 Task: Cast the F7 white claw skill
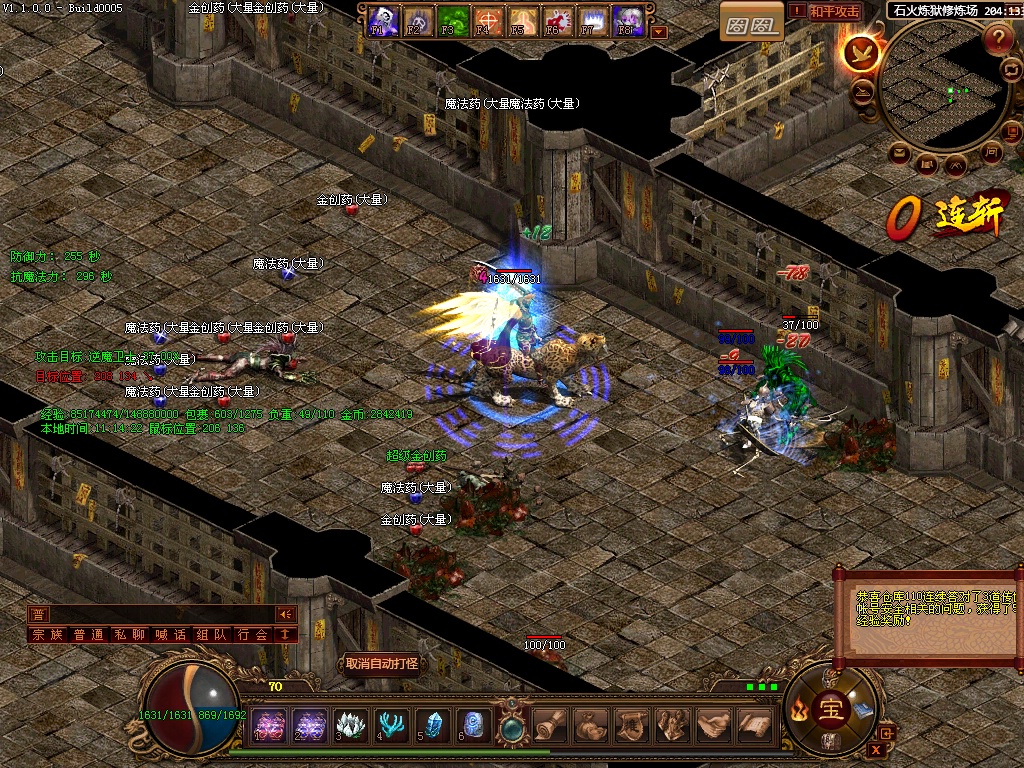click(593, 18)
